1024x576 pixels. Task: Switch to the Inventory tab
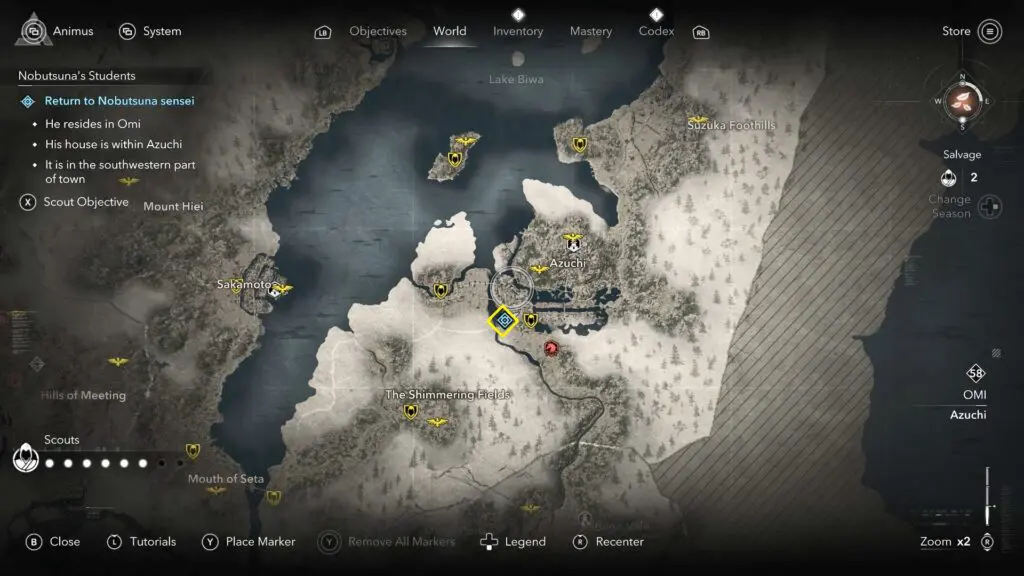pos(518,31)
